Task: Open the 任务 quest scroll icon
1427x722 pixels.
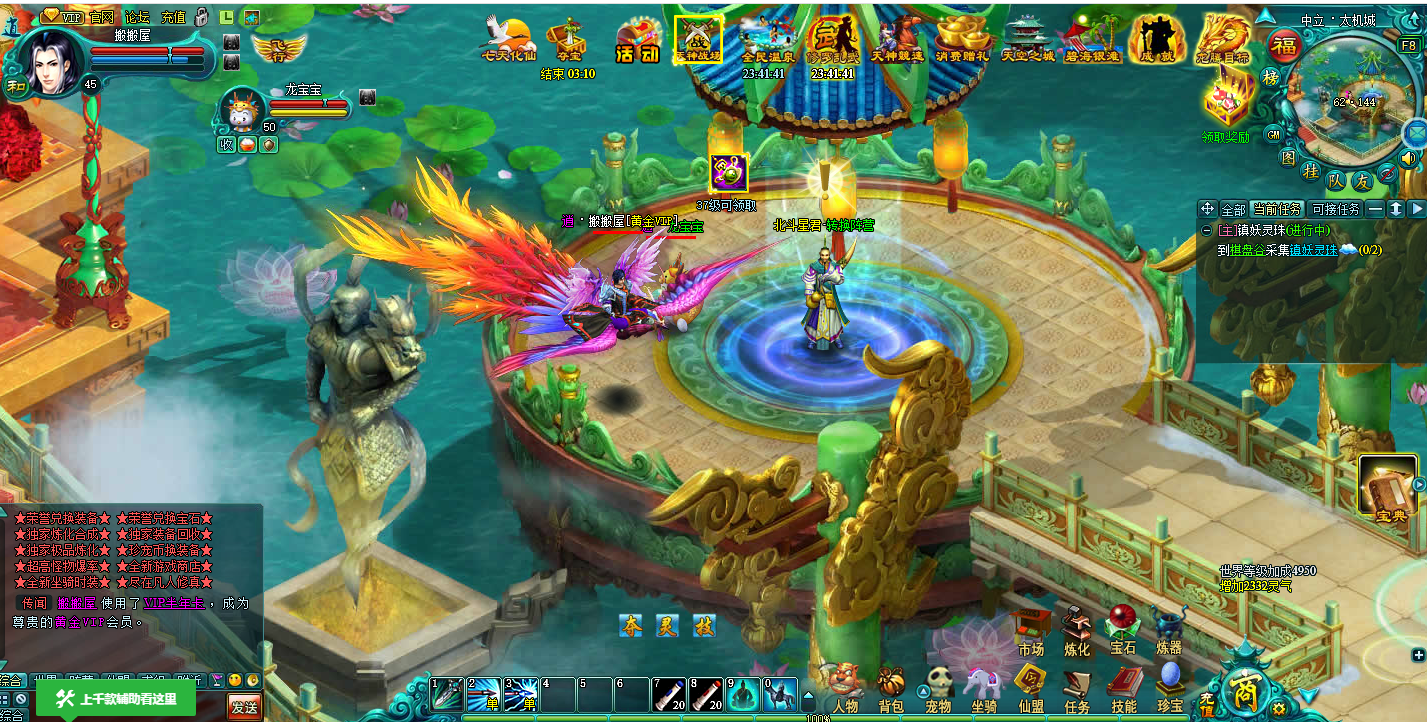Action: click(1077, 686)
